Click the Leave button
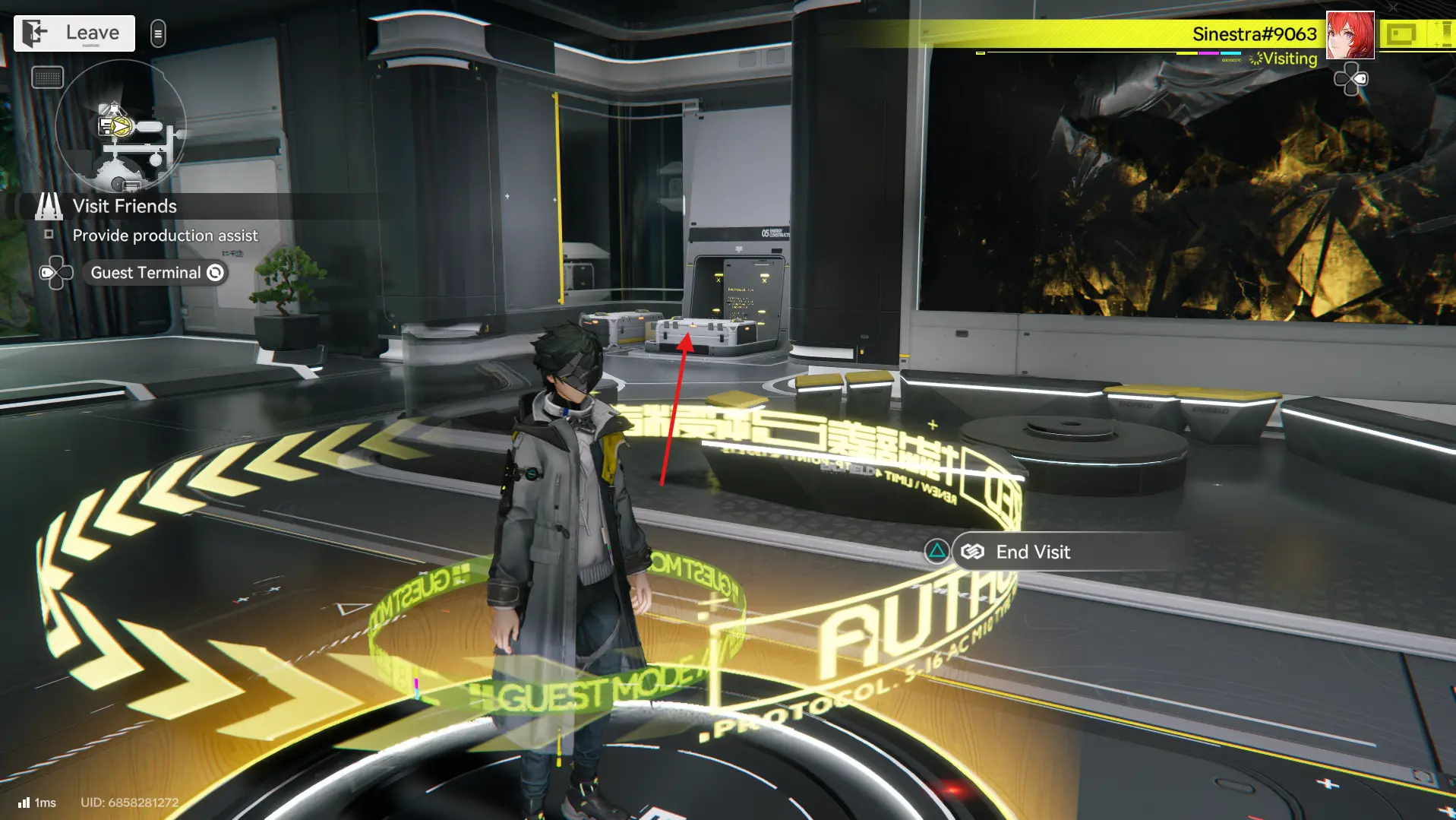This screenshot has height=820, width=1456. [74, 33]
